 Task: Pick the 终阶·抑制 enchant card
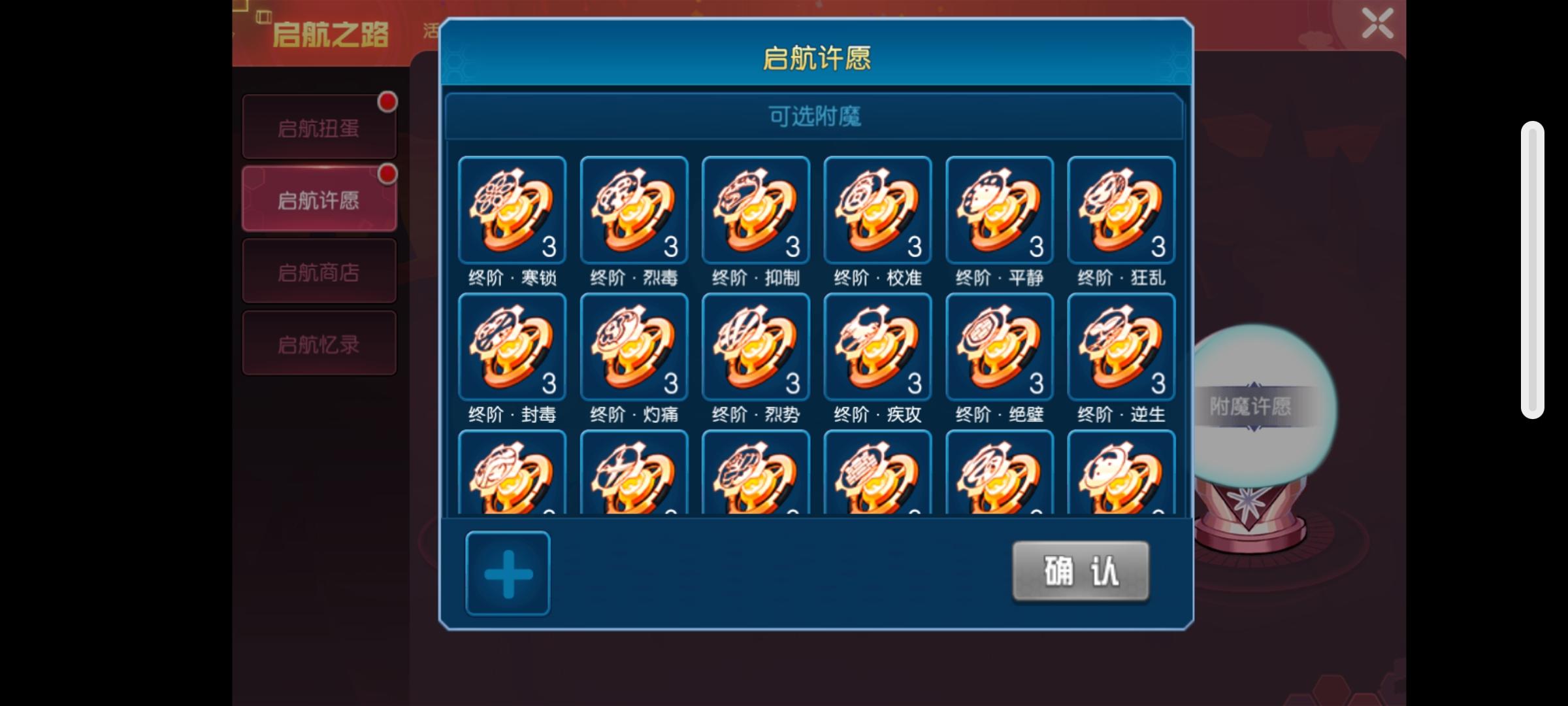755,210
